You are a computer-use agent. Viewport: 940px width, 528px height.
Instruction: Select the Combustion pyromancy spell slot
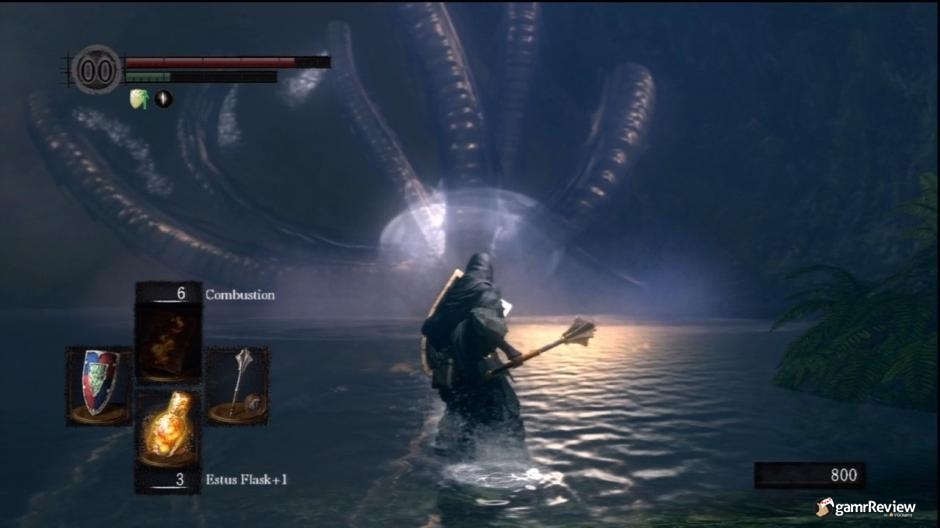pyautogui.click(x=168, y=342)
